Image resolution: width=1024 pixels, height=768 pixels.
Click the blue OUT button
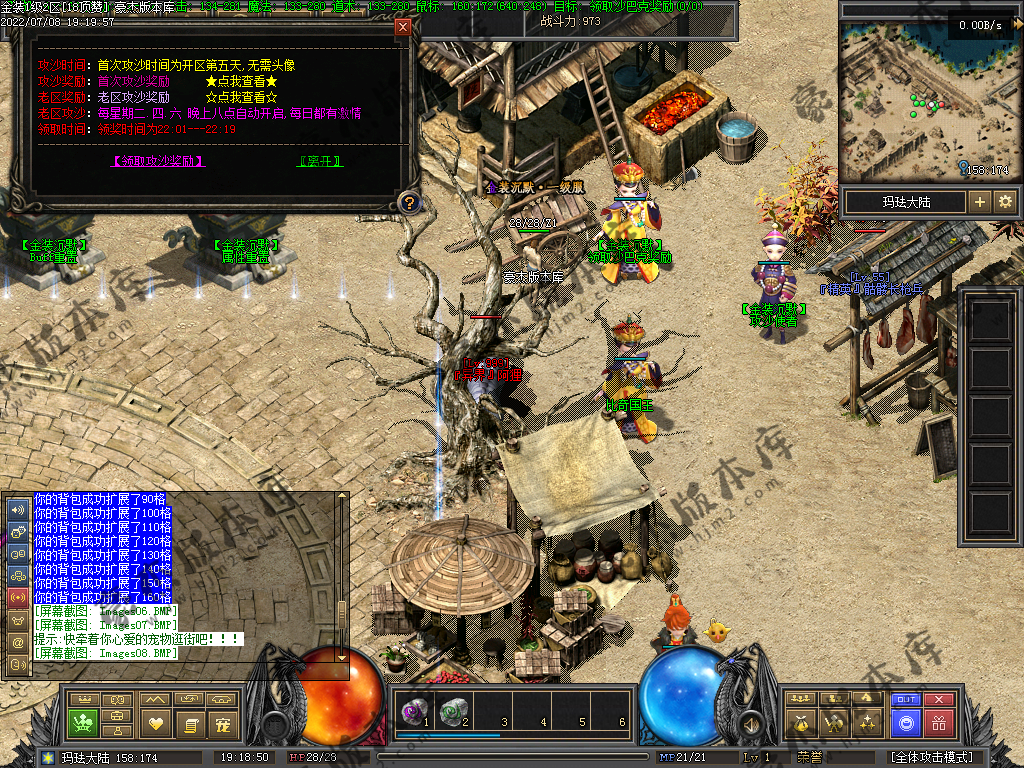coord(906,700)
